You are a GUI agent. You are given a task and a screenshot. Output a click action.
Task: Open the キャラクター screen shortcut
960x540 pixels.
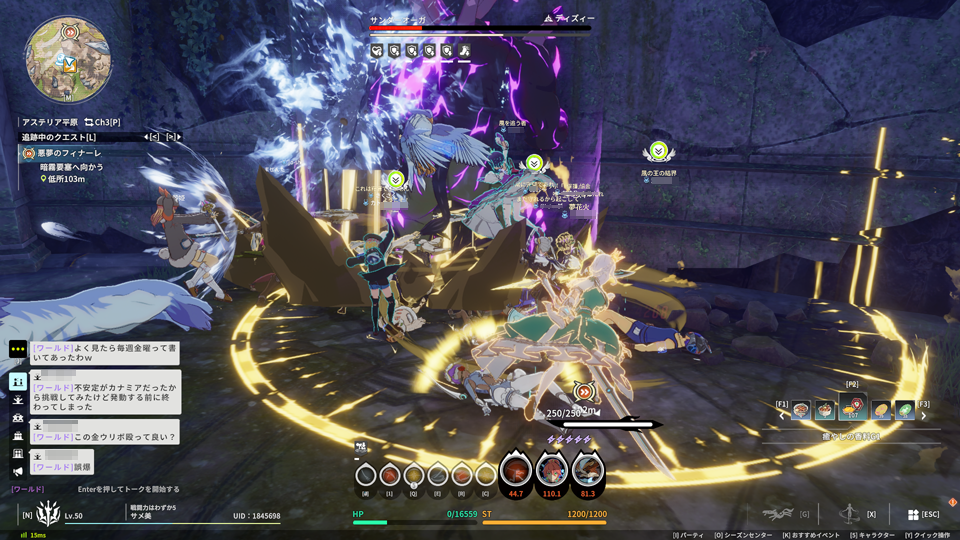[x=869, y=535]
